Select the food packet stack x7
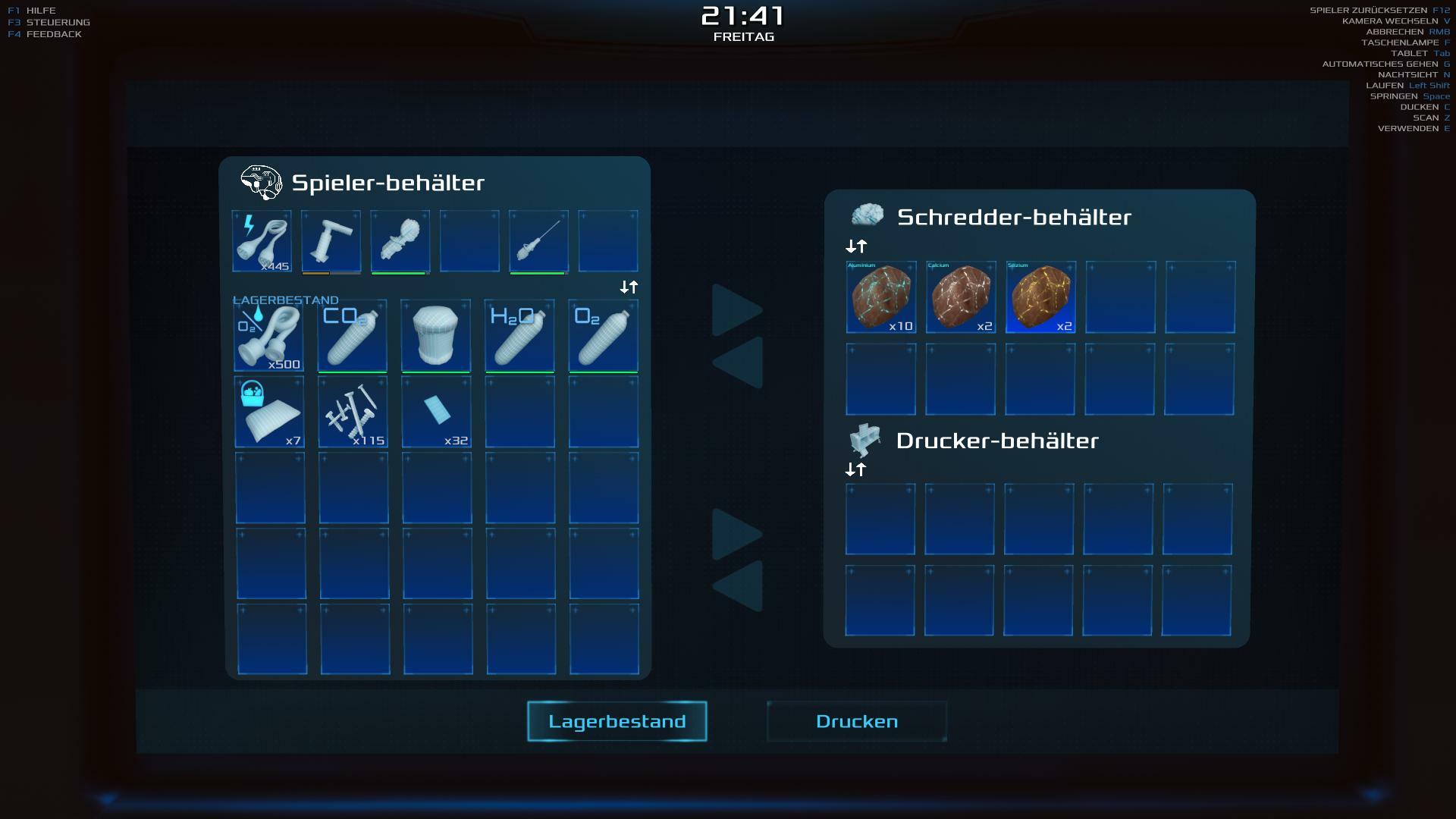The image size is (1456, 819). click(x=269, y=412)
